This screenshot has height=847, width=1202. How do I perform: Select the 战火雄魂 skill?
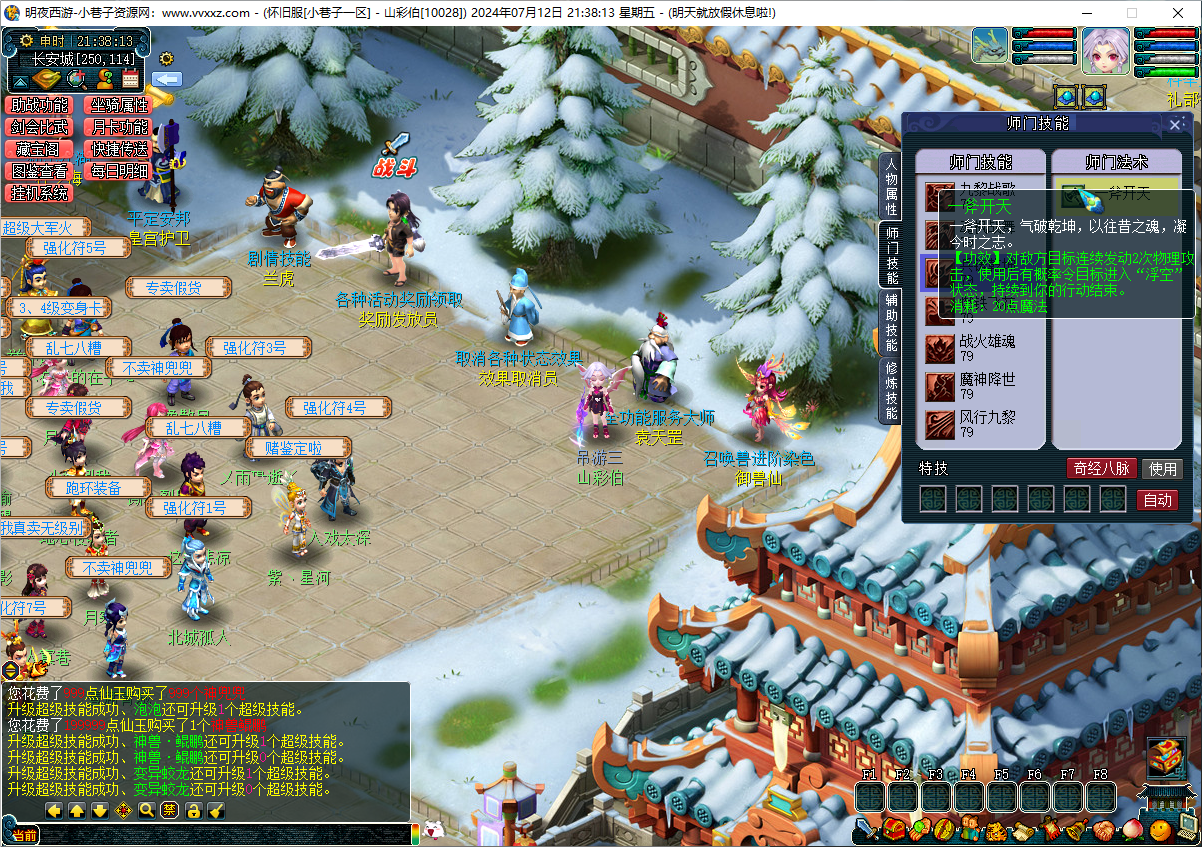pyautogui.click(x=985, y=348)
